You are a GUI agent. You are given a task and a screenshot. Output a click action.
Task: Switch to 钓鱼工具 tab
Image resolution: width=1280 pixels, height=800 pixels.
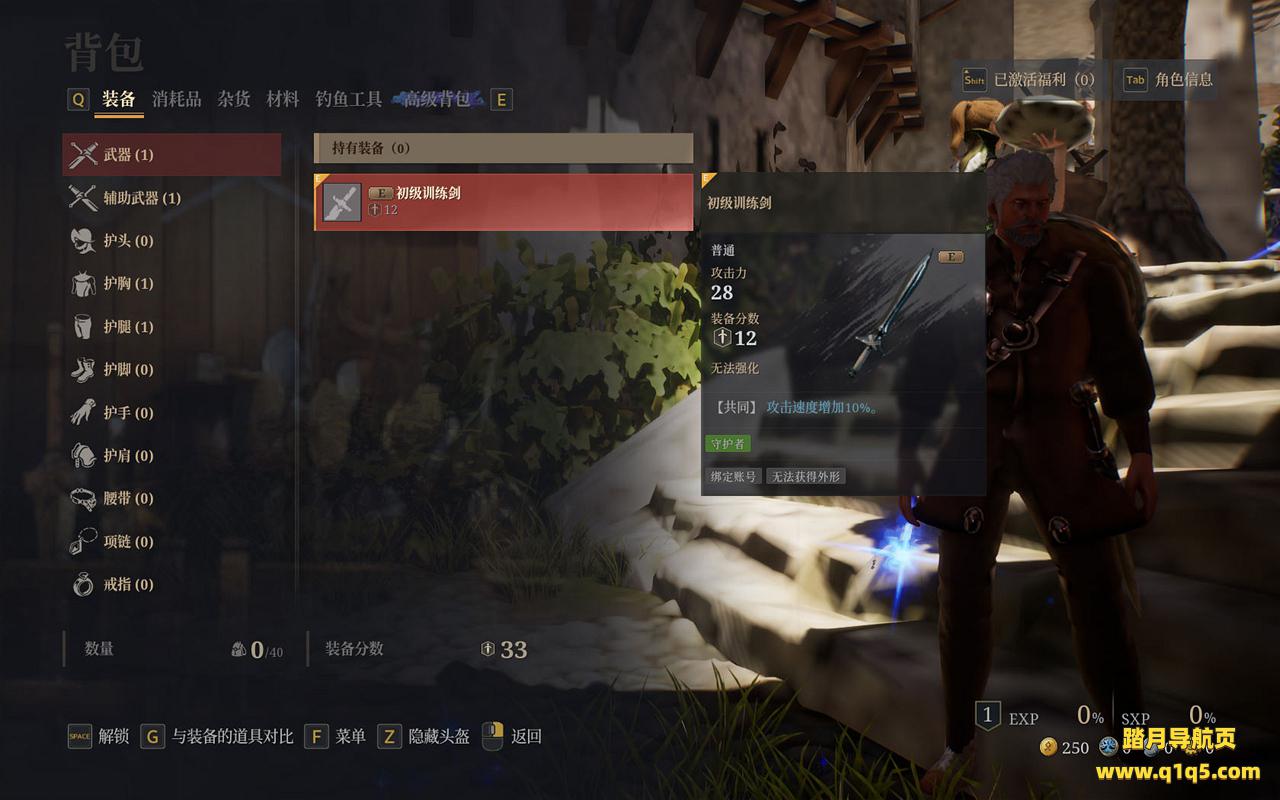coord(349,99)
